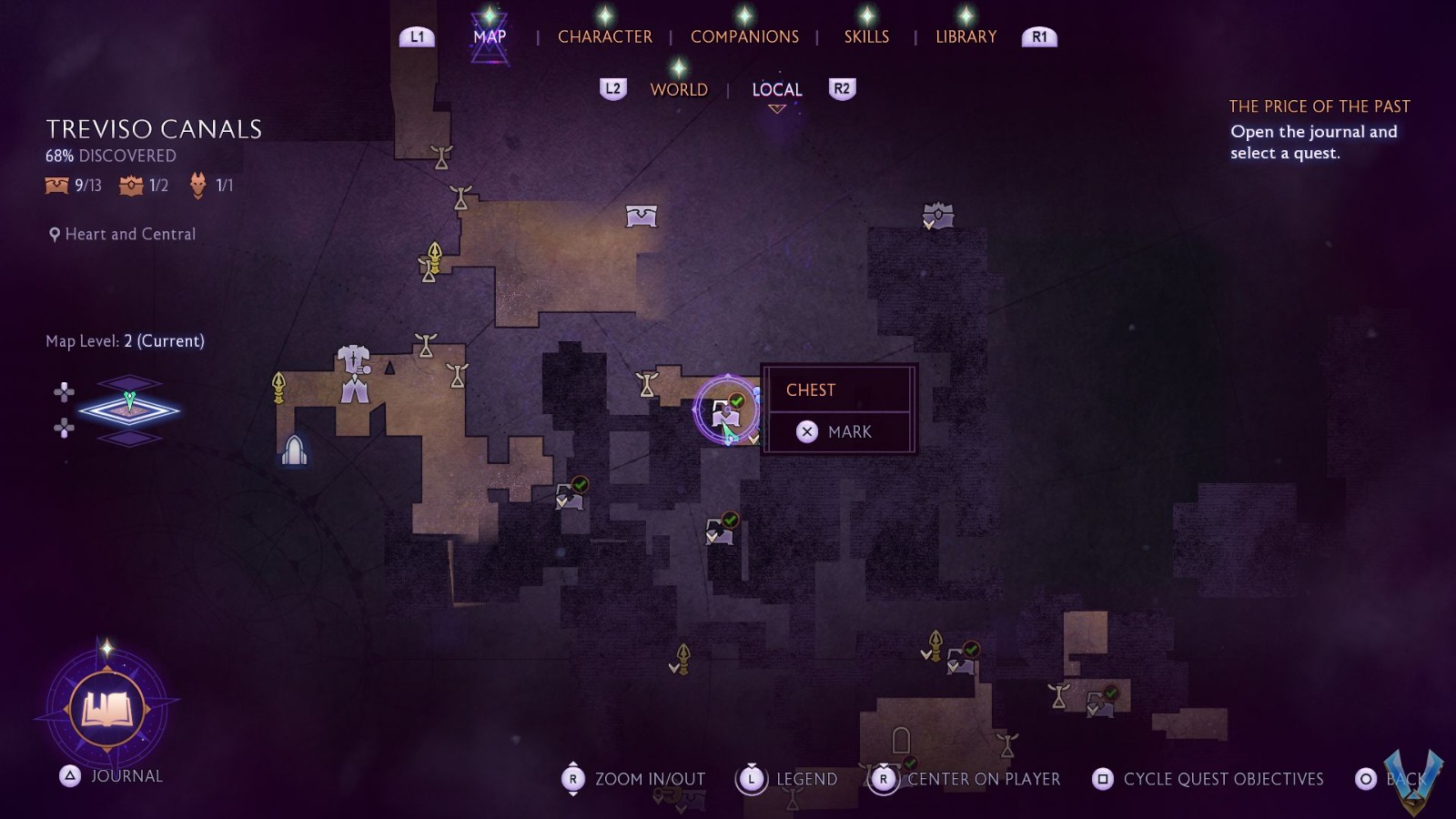Go back from the map screen
Image resolution: width=1456 pixels, height=819 pixels.
(x=1392, y=779)
